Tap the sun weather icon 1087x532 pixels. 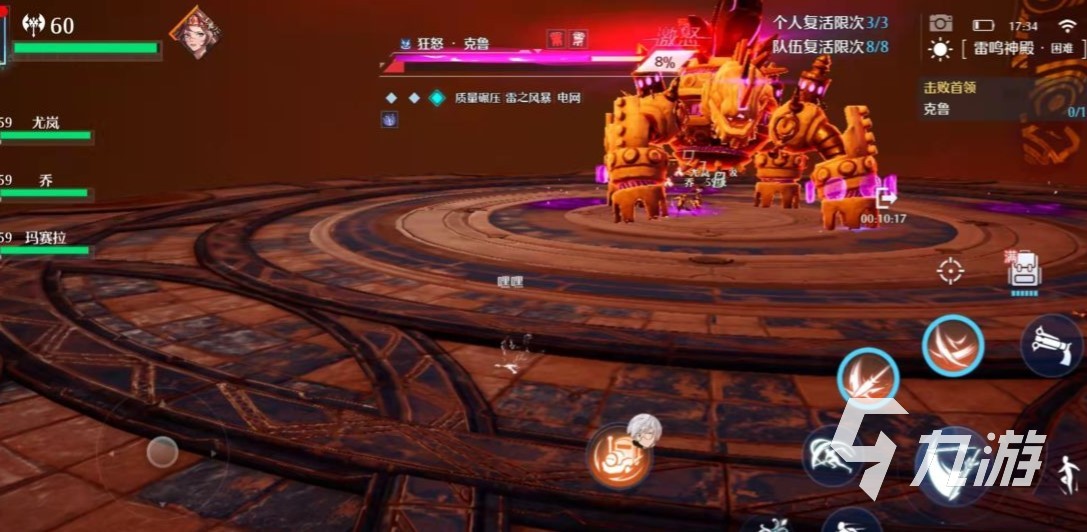tap(940, 49)
